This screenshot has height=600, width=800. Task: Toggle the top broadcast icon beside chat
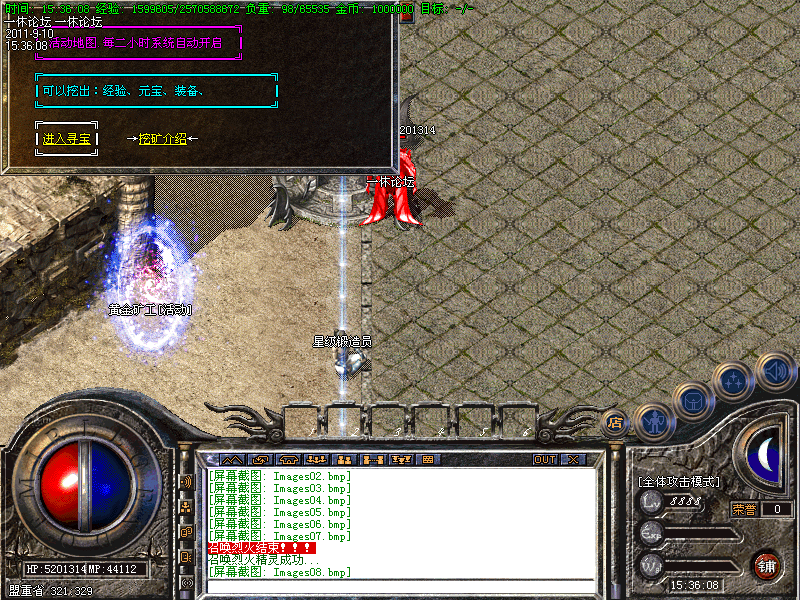pos(186,481)
